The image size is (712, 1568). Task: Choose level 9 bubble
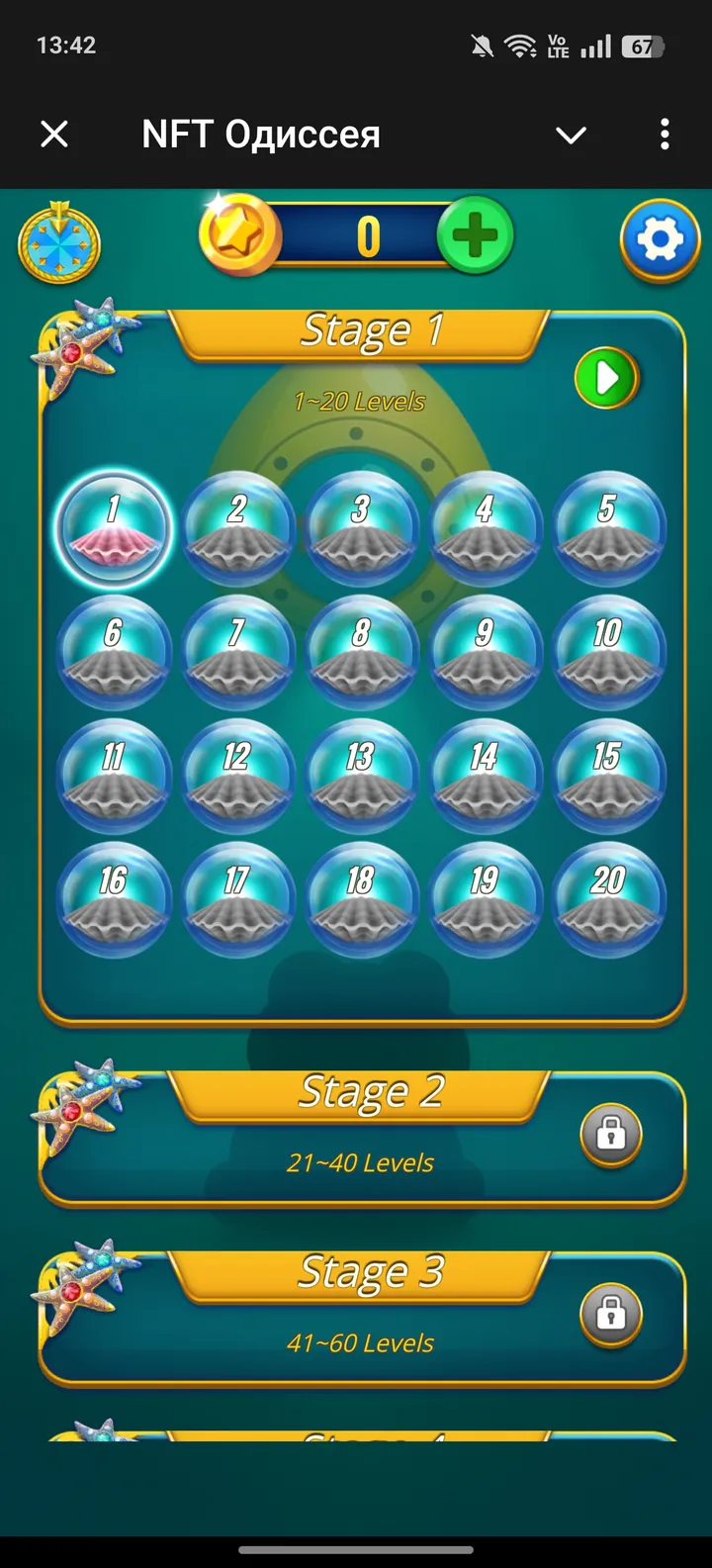(485, 652)
